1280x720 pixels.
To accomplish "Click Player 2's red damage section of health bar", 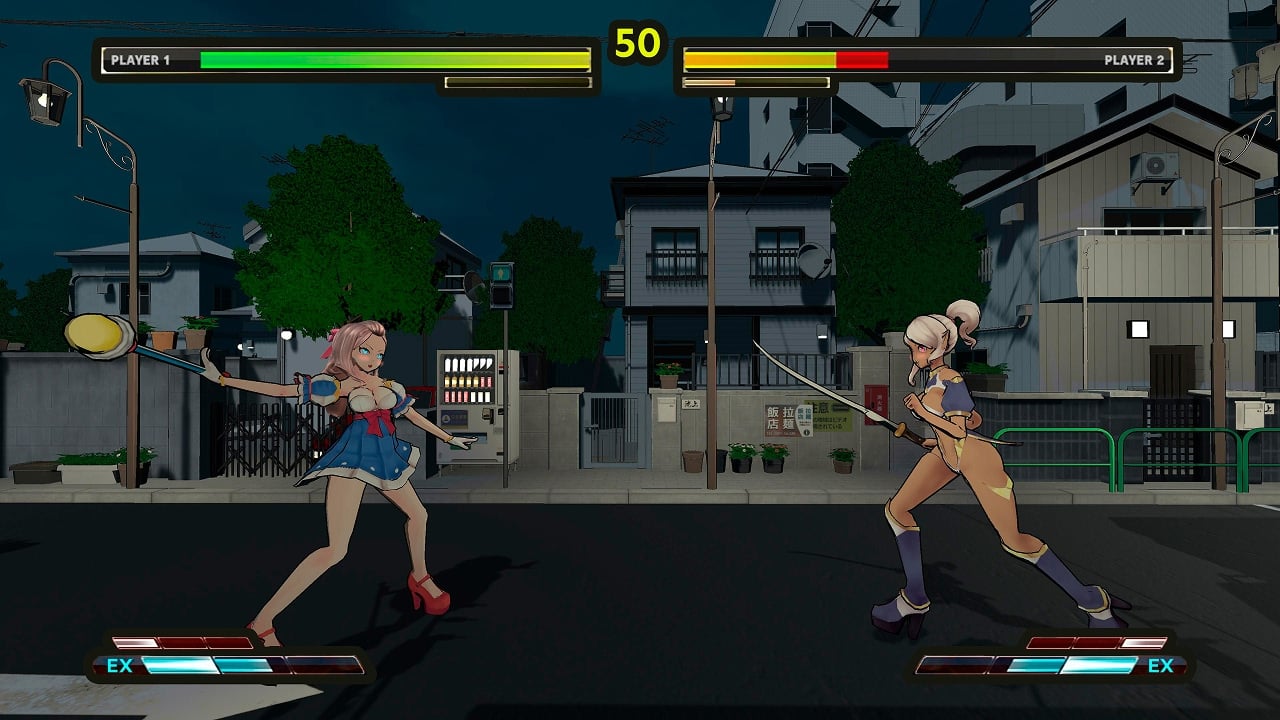I will 862,58.
